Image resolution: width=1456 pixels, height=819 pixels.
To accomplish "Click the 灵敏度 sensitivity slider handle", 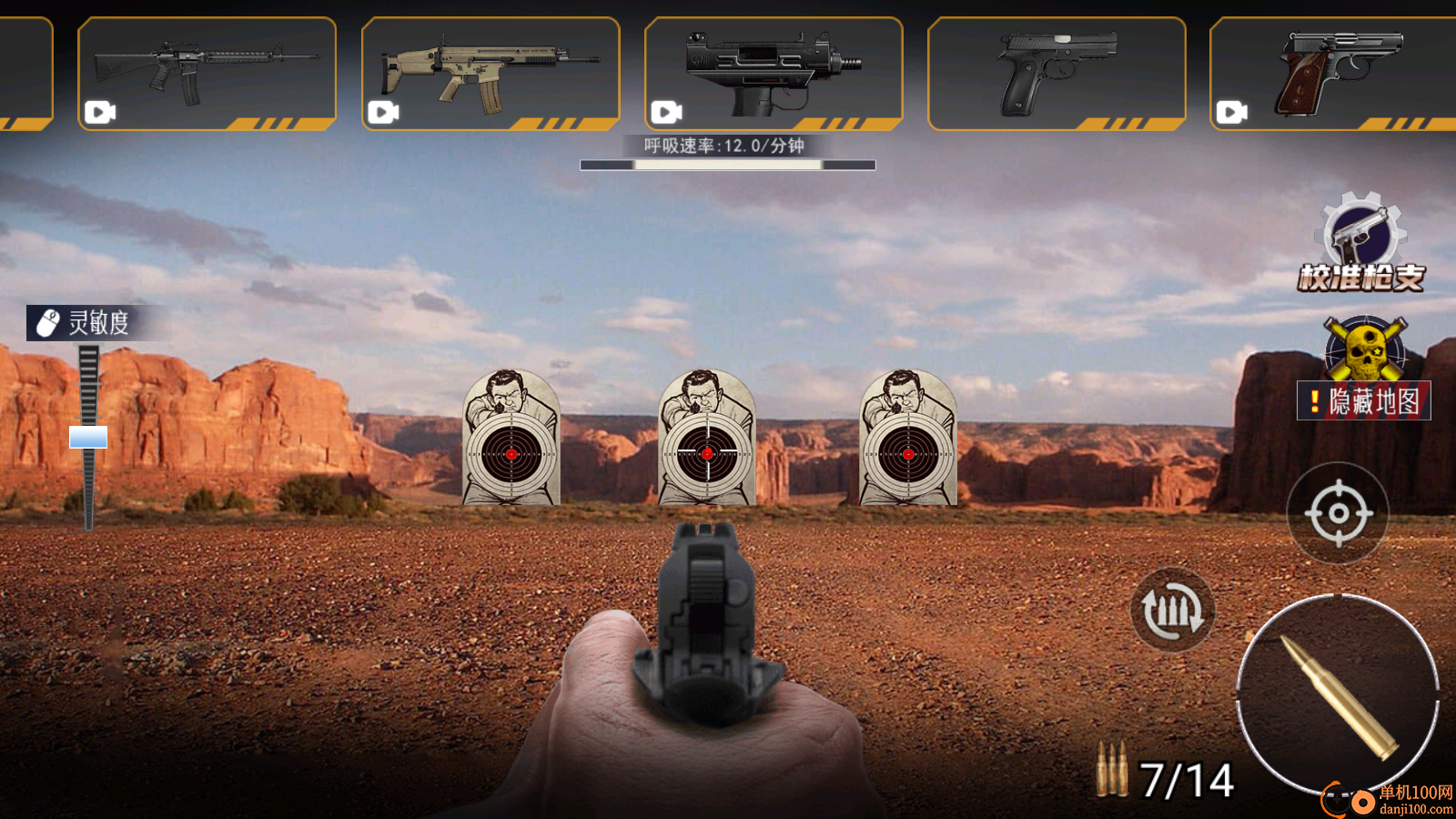I will [x=88, y=438].
